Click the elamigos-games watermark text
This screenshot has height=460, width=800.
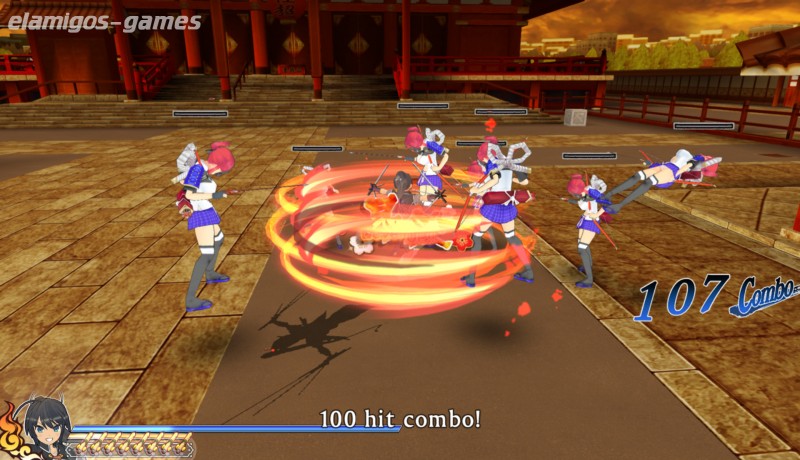click(x=104, y=22)
